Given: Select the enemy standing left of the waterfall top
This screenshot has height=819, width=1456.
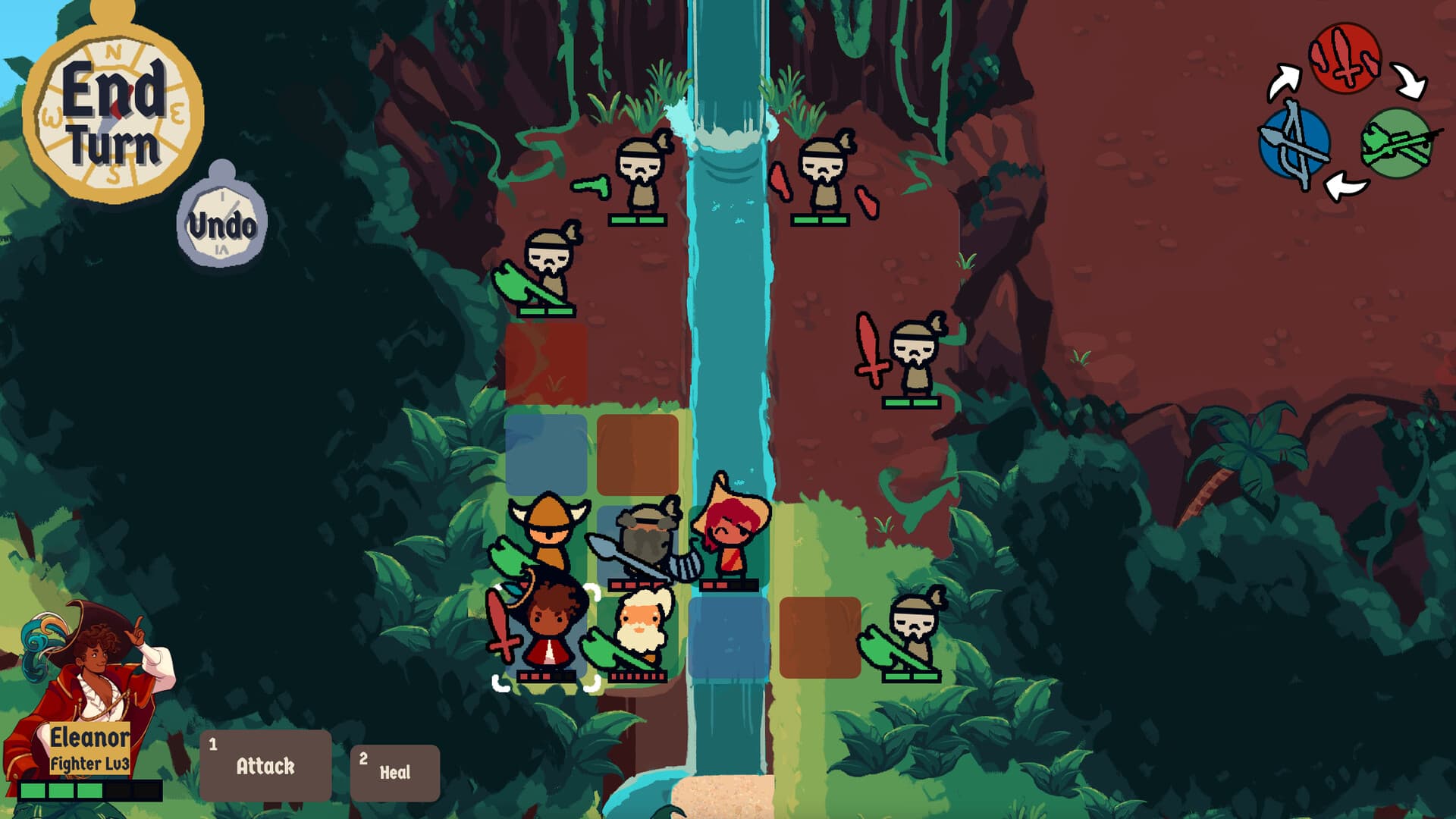Looking at the screenshot, I should (641, 174).
